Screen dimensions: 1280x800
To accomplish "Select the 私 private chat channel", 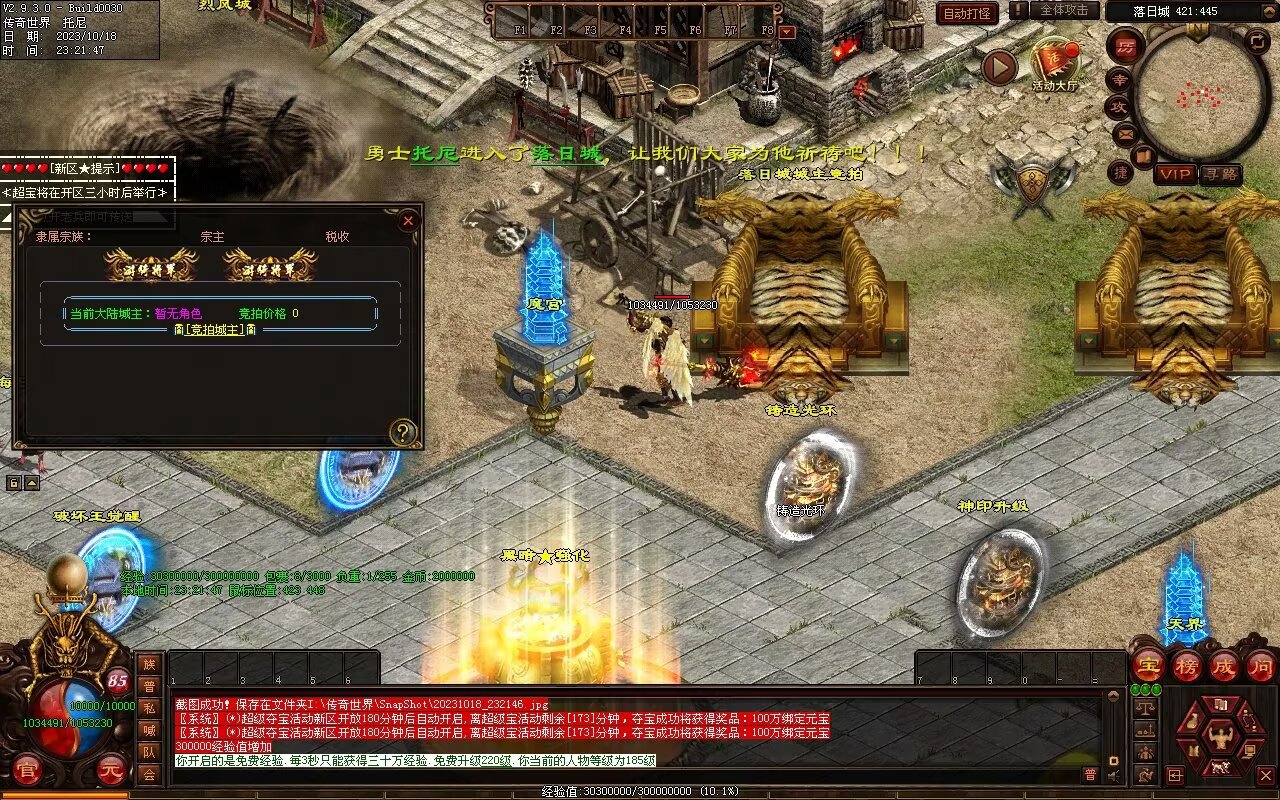I will pyautogui.click(x=149, y=708).
